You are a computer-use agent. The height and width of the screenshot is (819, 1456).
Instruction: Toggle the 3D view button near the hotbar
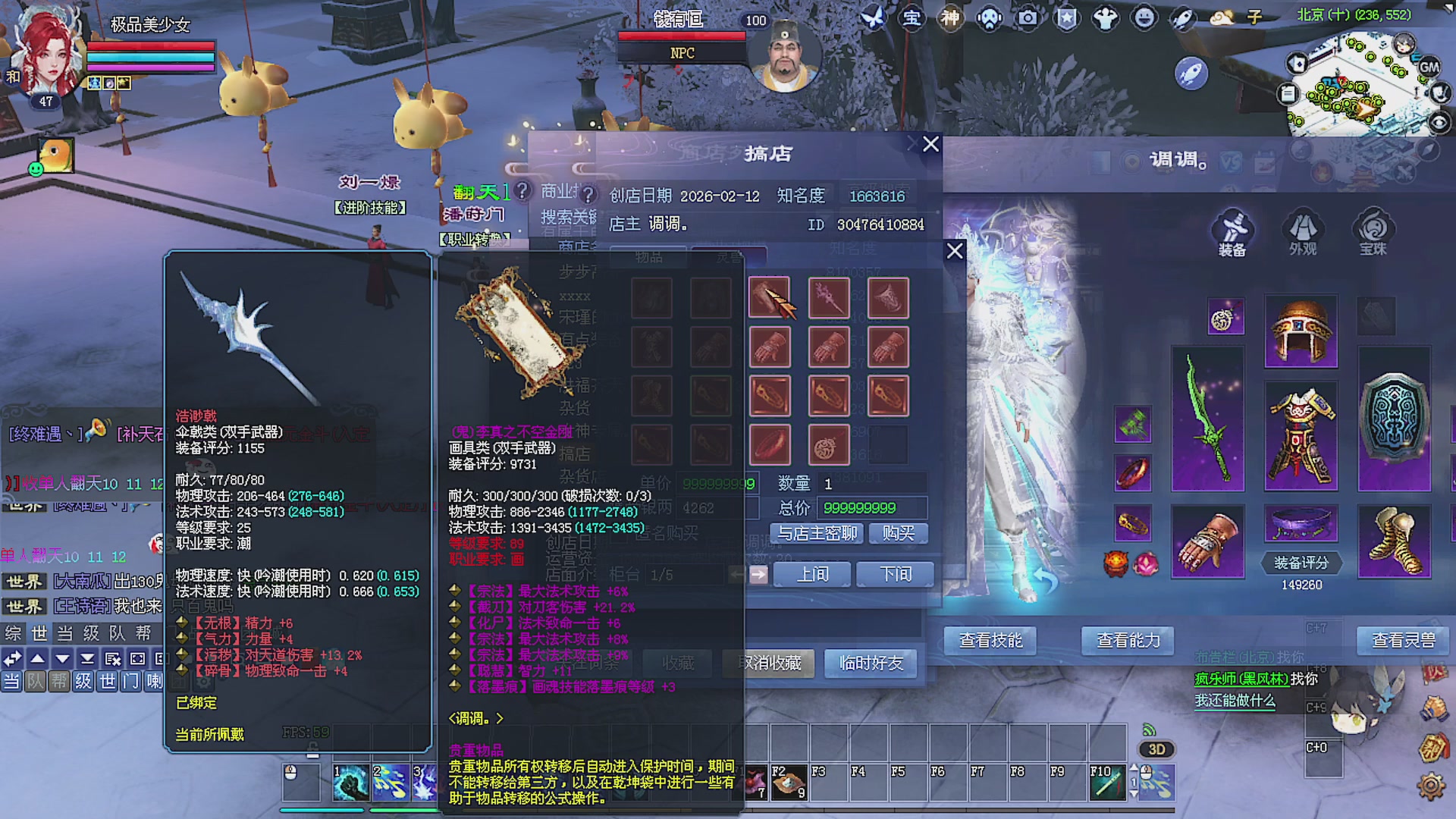[1155, 749]
